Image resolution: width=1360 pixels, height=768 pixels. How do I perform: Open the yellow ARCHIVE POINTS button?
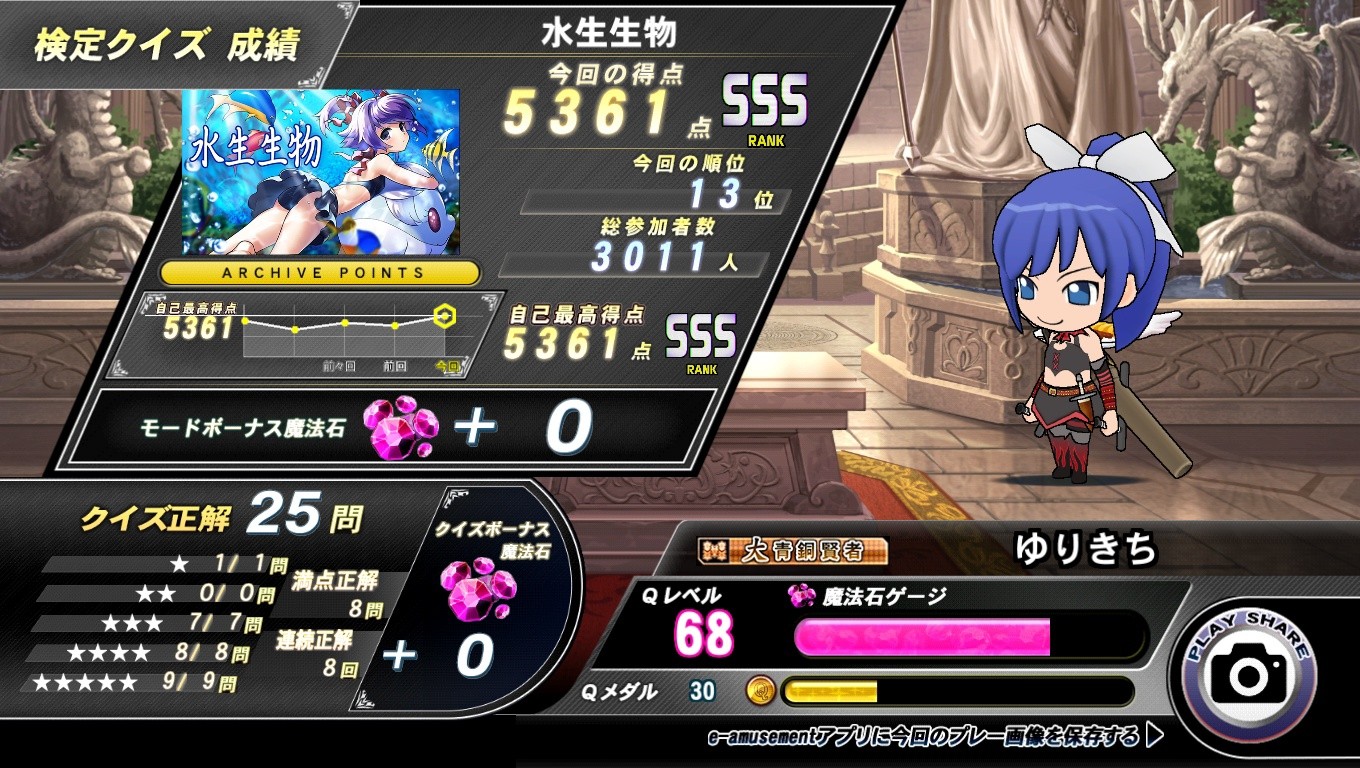coord(321,272)
